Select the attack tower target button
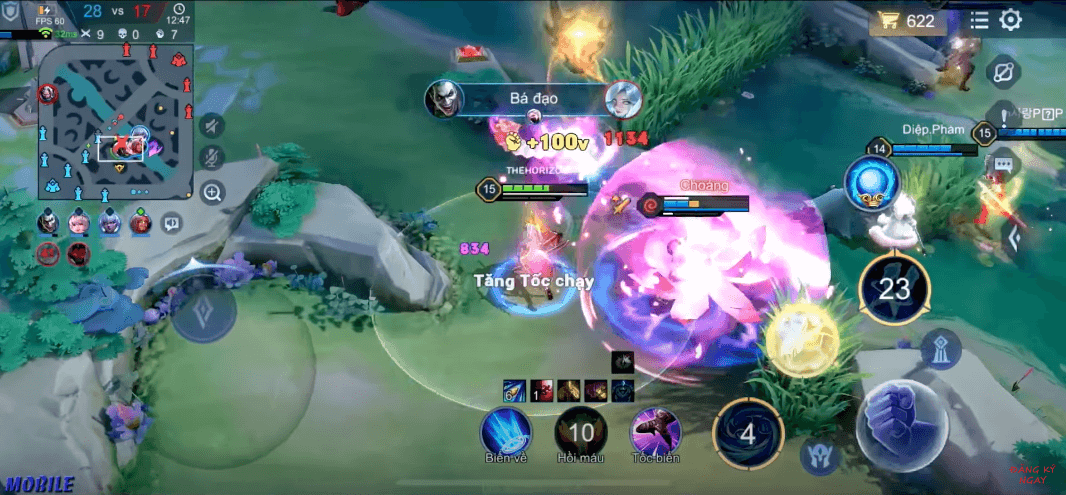The height and width of the screenshot is (495, 1066). pos(941,347)
